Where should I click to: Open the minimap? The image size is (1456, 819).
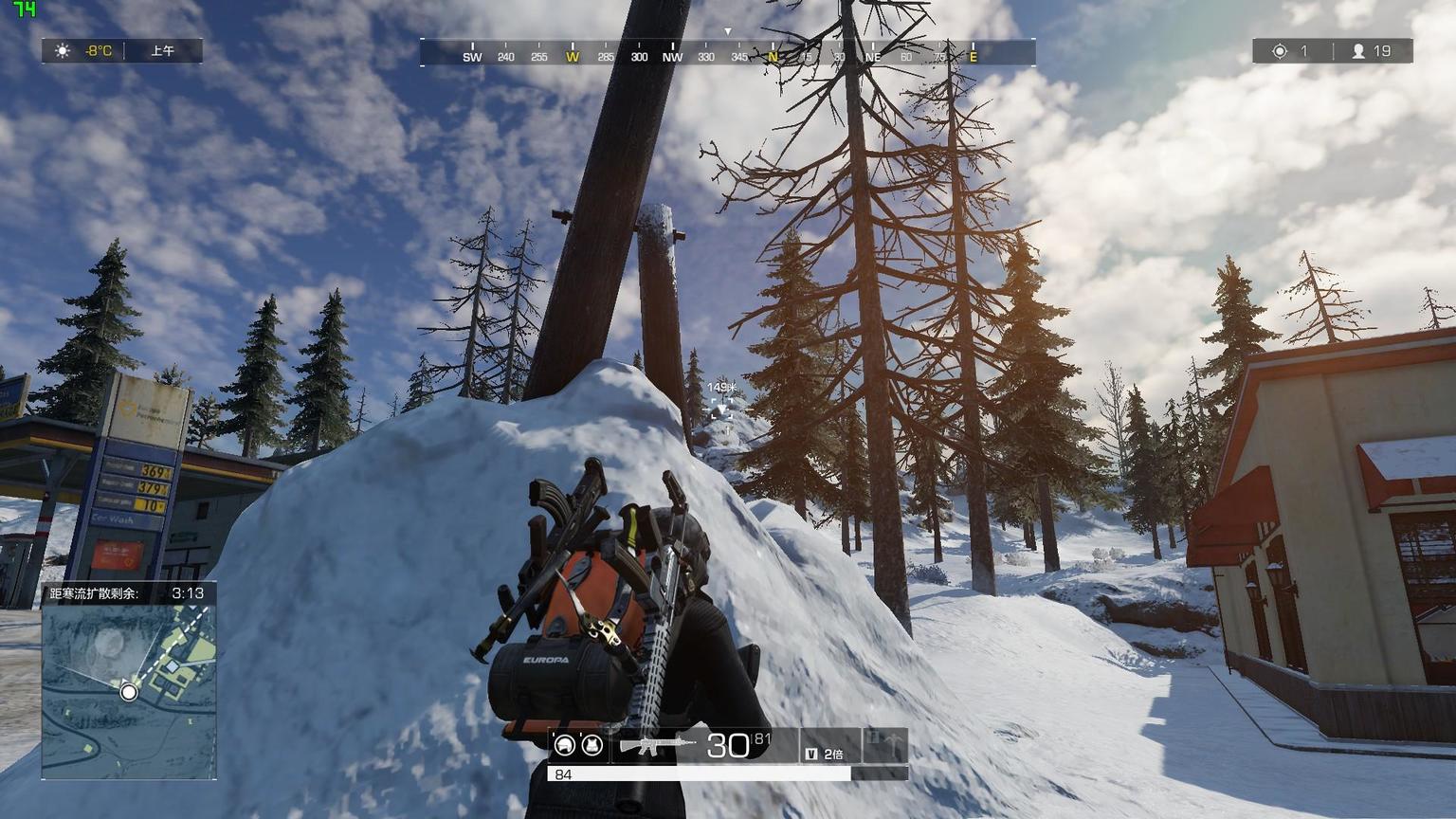(x=129, y=692)
